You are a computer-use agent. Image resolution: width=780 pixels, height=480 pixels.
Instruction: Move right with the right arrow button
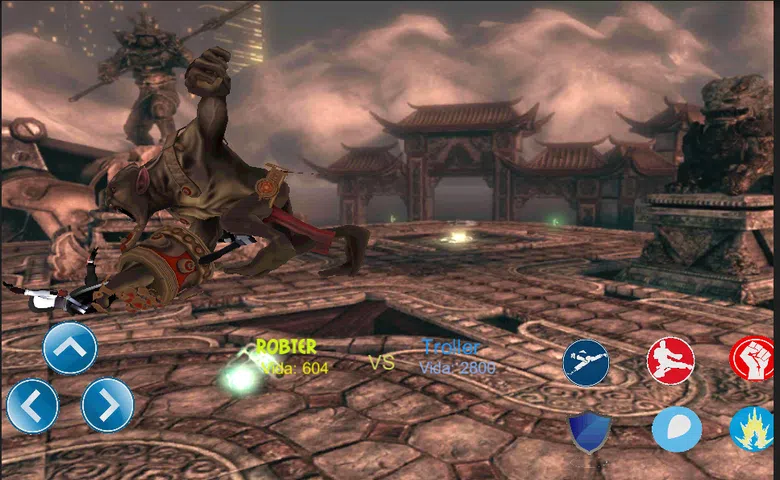click(107, 405)
